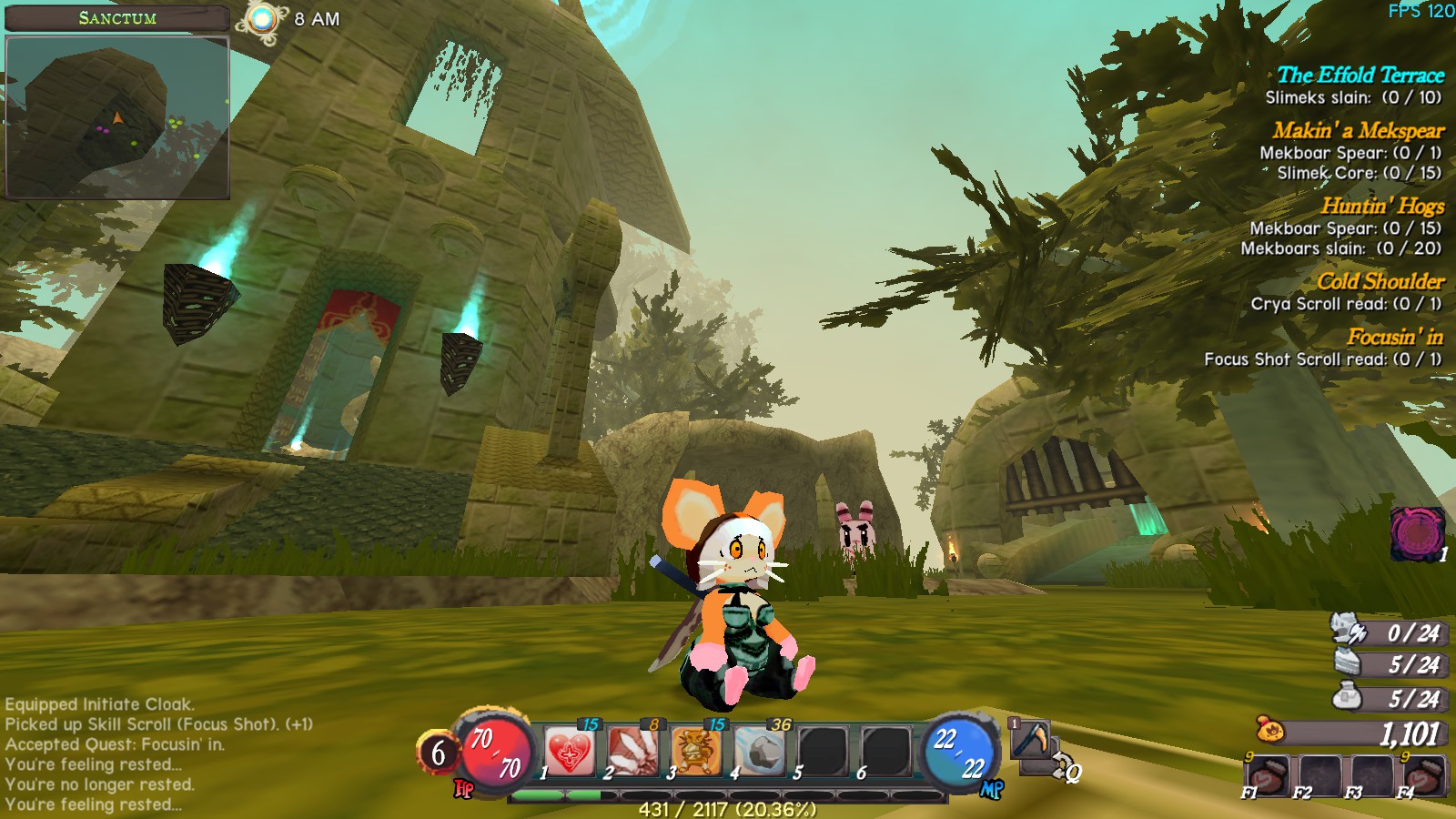This screenshot has height=819, width=1456.
Task: Open the Focusin' in quest entry
Action: pyautogui.click(x=1394, y=337)
